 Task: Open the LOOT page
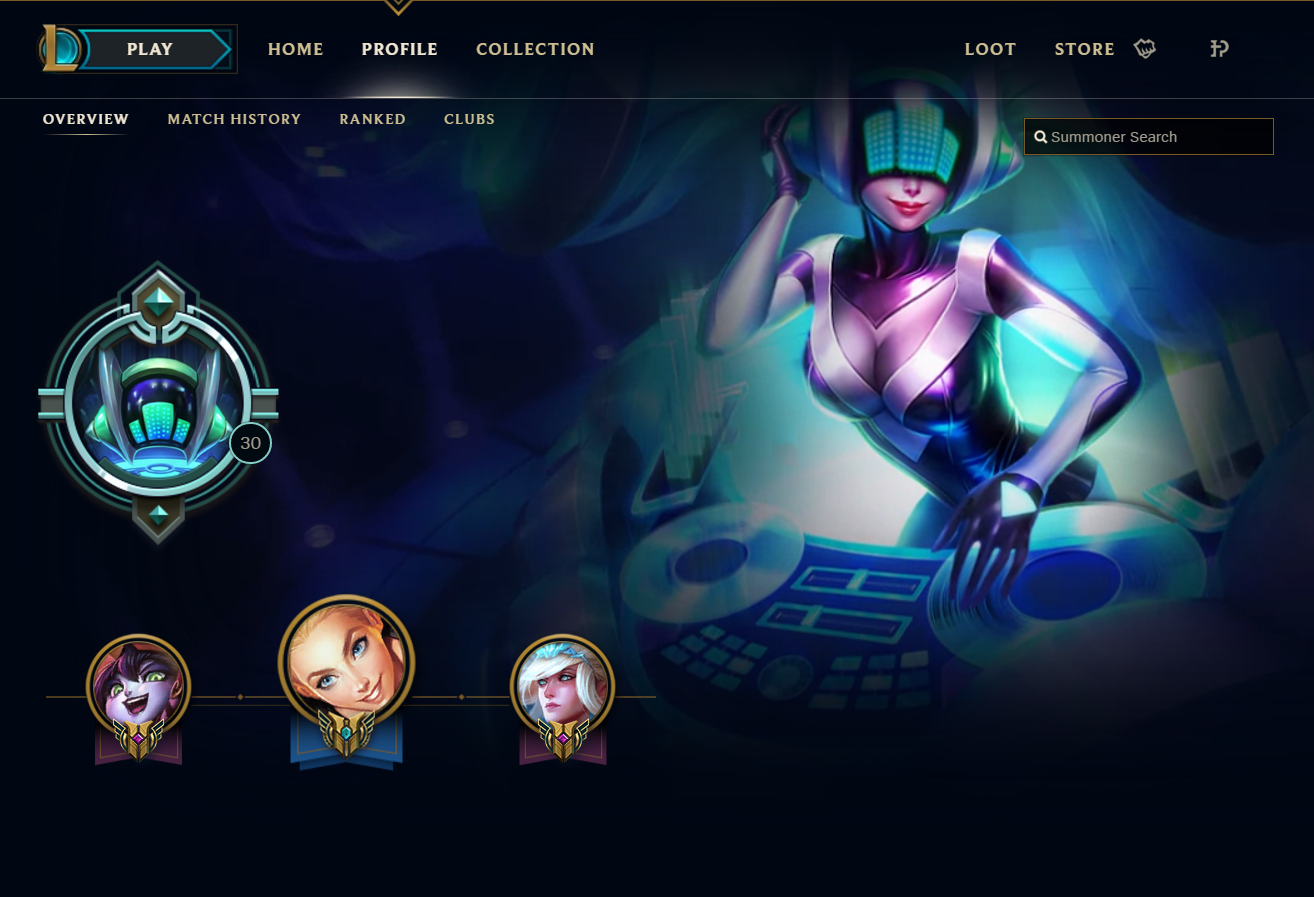pos(990,48)
